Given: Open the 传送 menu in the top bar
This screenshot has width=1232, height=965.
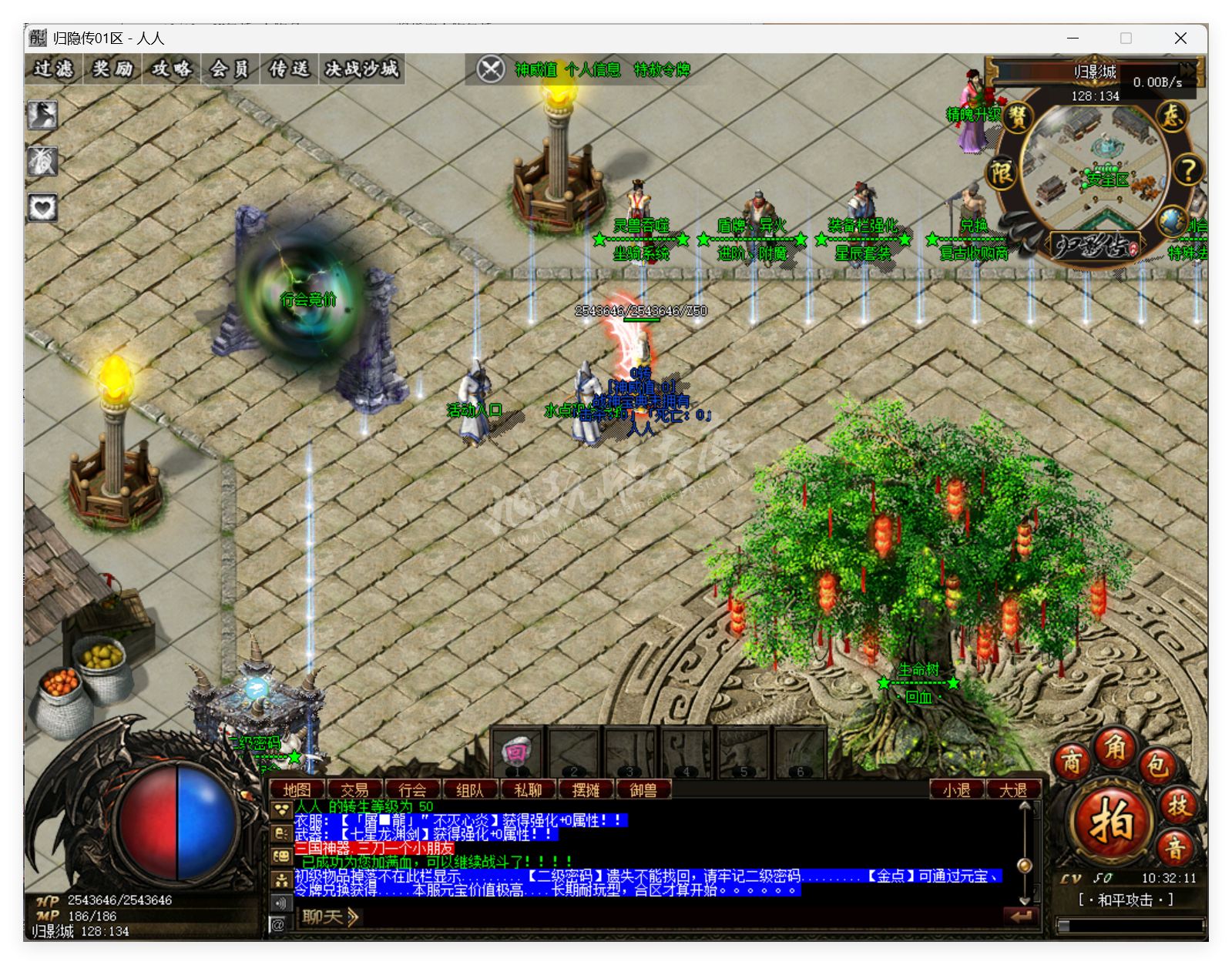Looking at the screenshot, I should click(x=289, y=69).
